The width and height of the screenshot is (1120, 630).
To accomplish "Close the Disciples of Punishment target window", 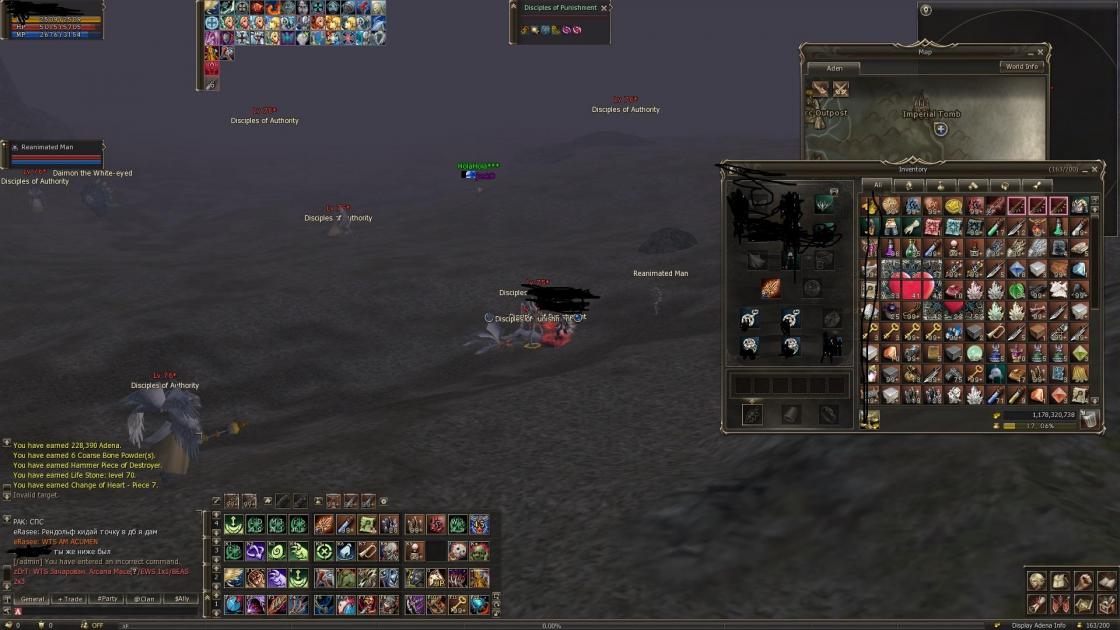I will pos(604,8).
